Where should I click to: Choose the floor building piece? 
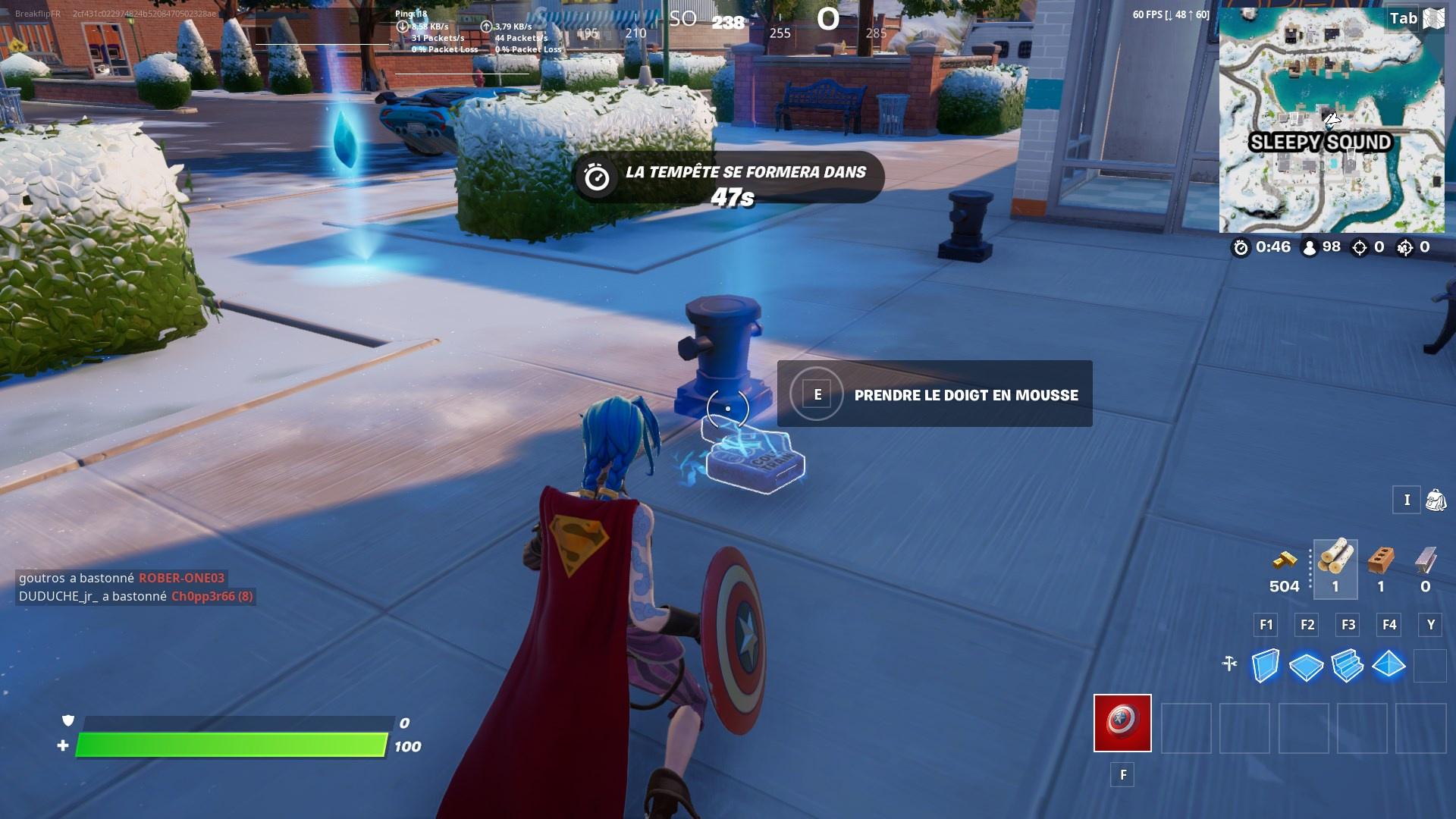[1307, 667]
